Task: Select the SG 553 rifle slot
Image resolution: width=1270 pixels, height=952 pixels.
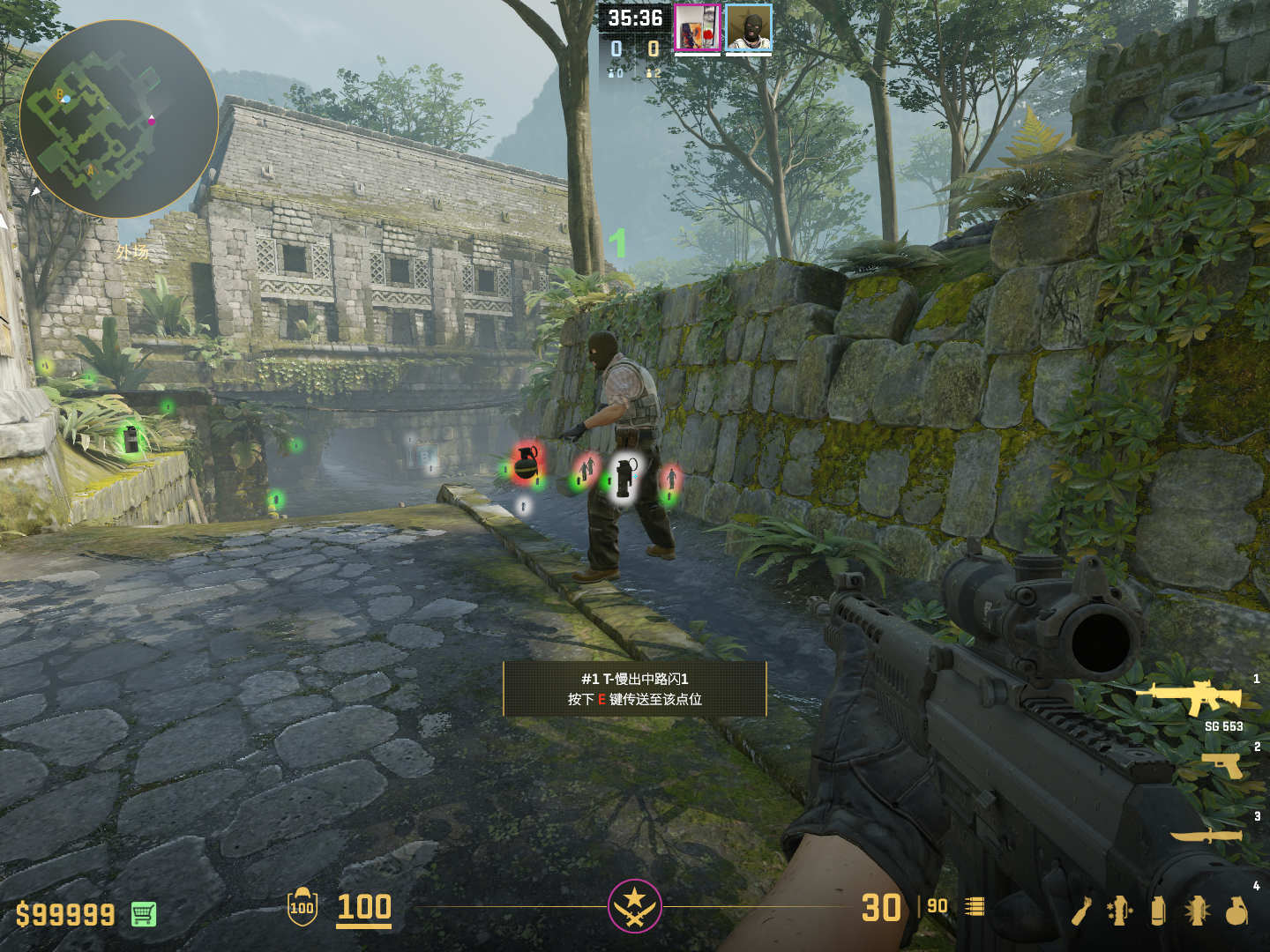Action: 1190,697
